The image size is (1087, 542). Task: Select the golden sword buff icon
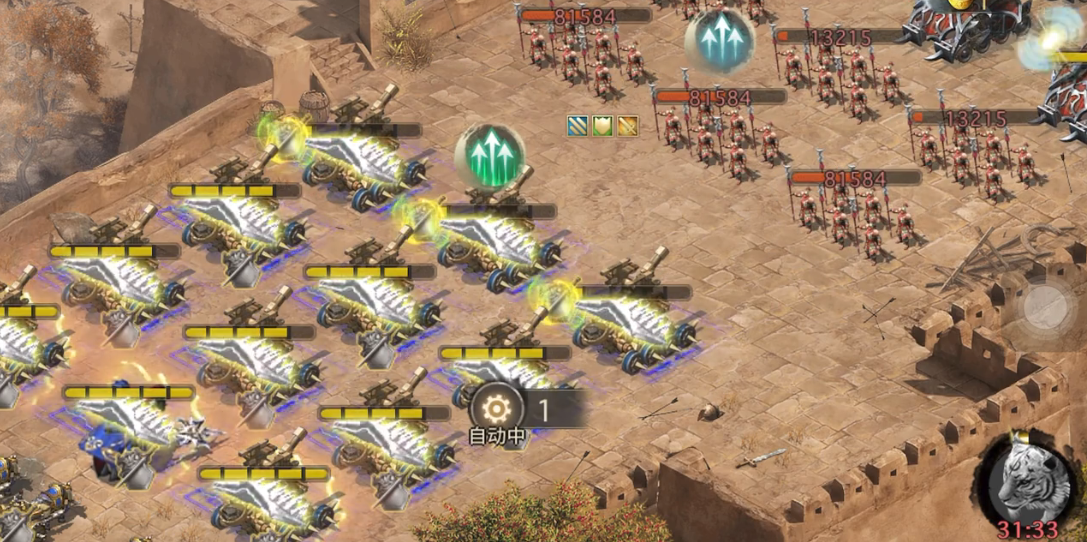pyautogui.click(x=627, y=125)
